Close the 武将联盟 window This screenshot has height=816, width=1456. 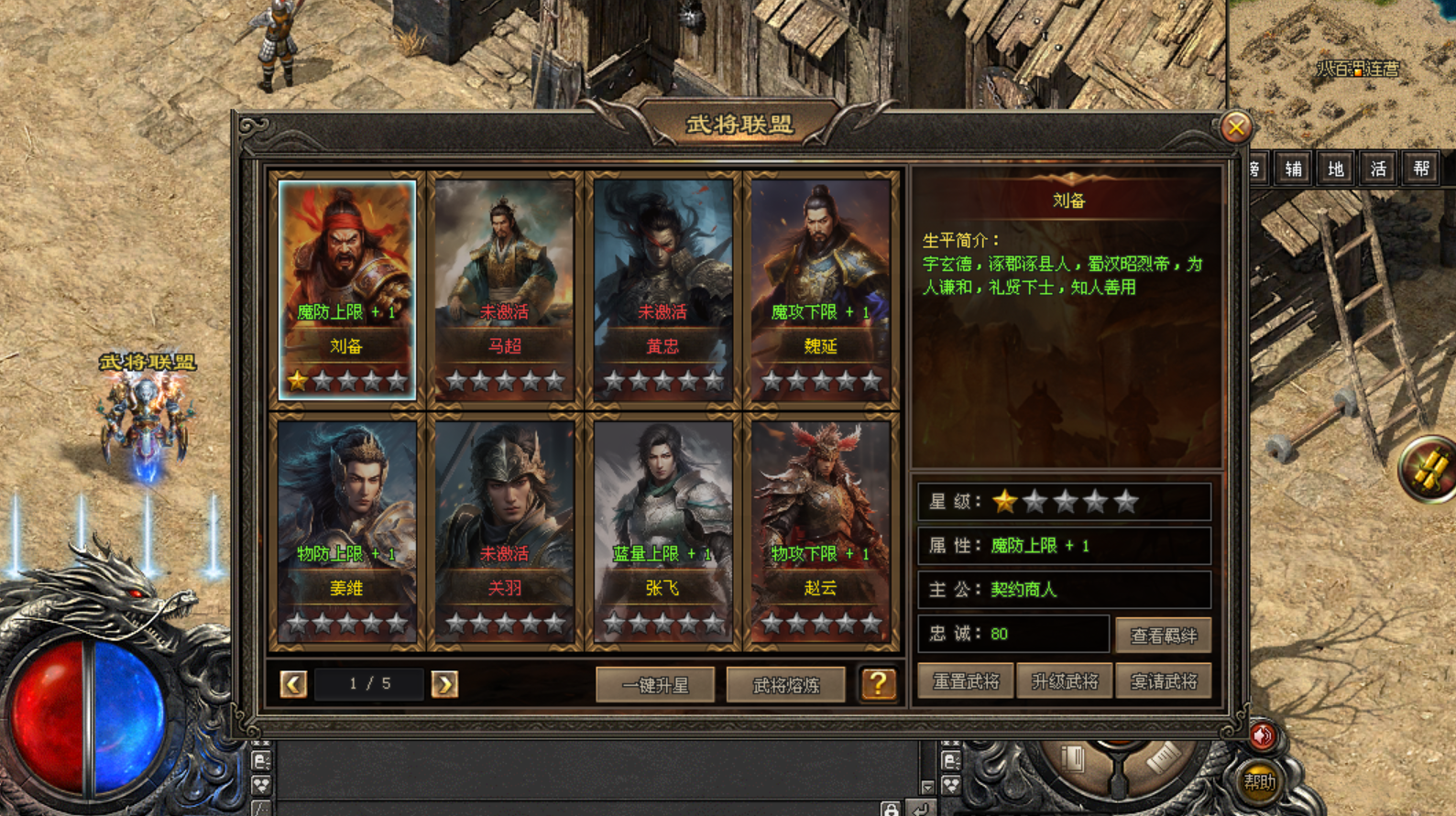pyautogui.click(x=1235, y=127)
